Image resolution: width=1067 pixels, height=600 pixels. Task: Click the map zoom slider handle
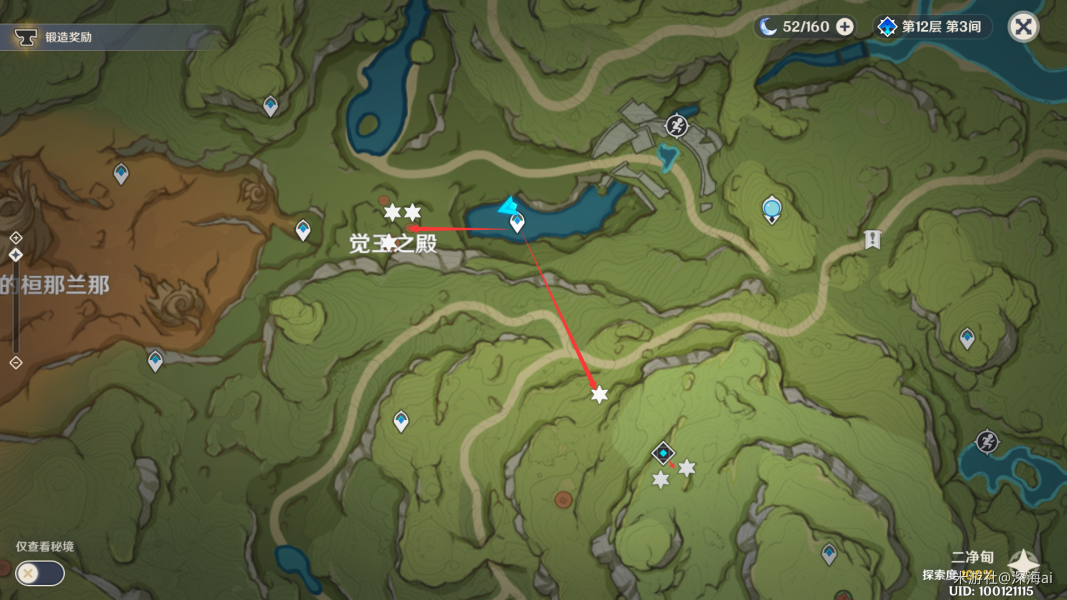click(x=16, y=255)
